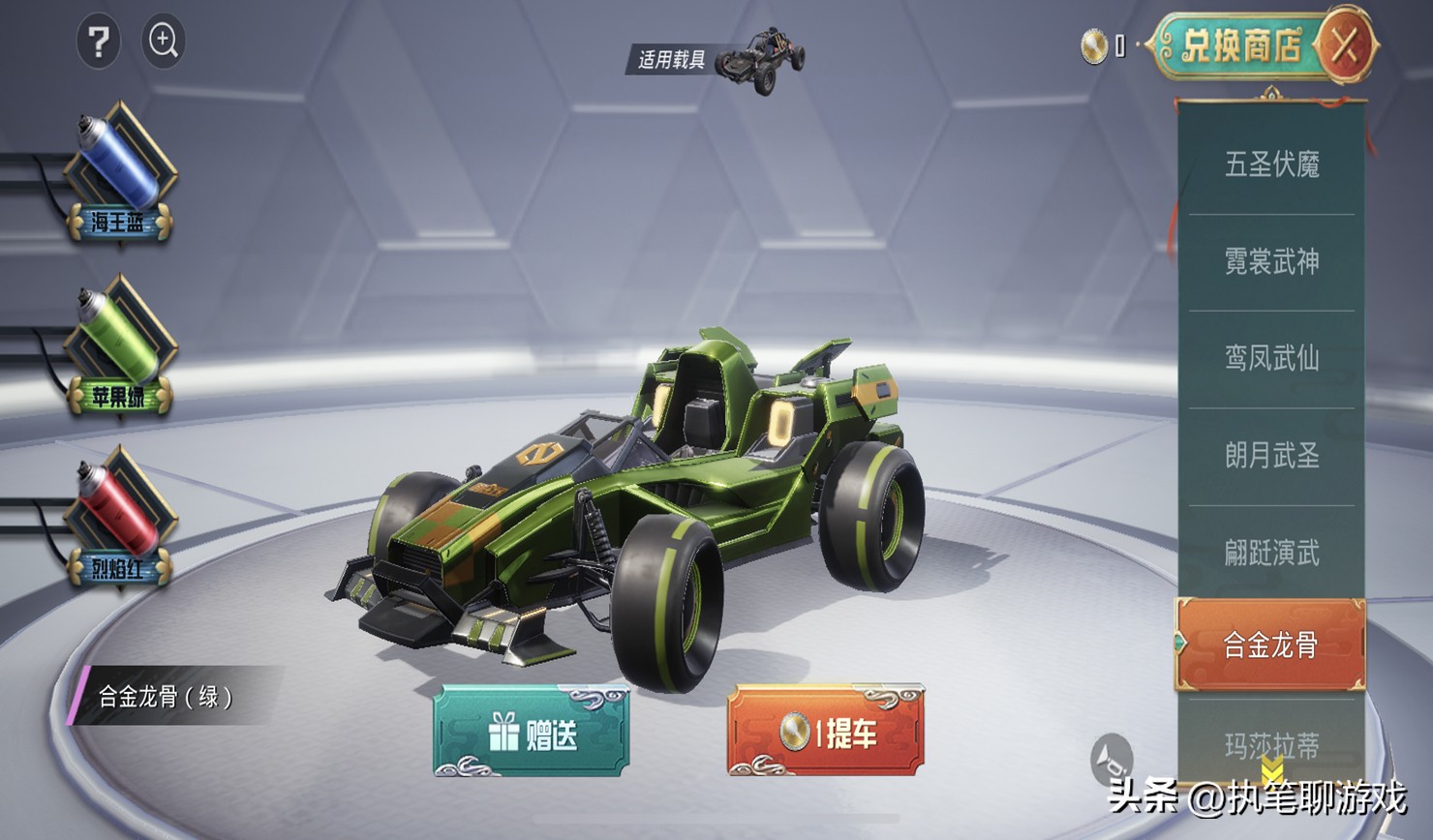Expand list with yellow down chevron
The width and height of the screenshot is (1433, 840).
click(x=1272, y=771)
